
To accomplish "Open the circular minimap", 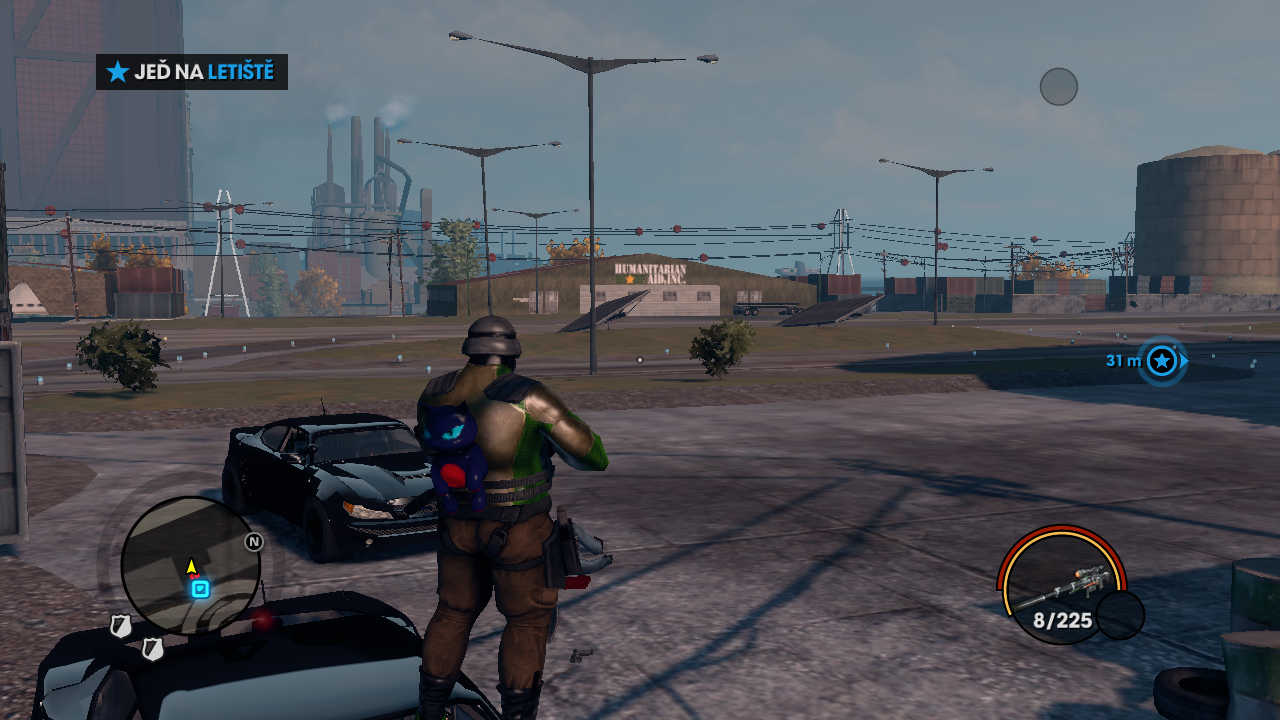I will 190,565.
